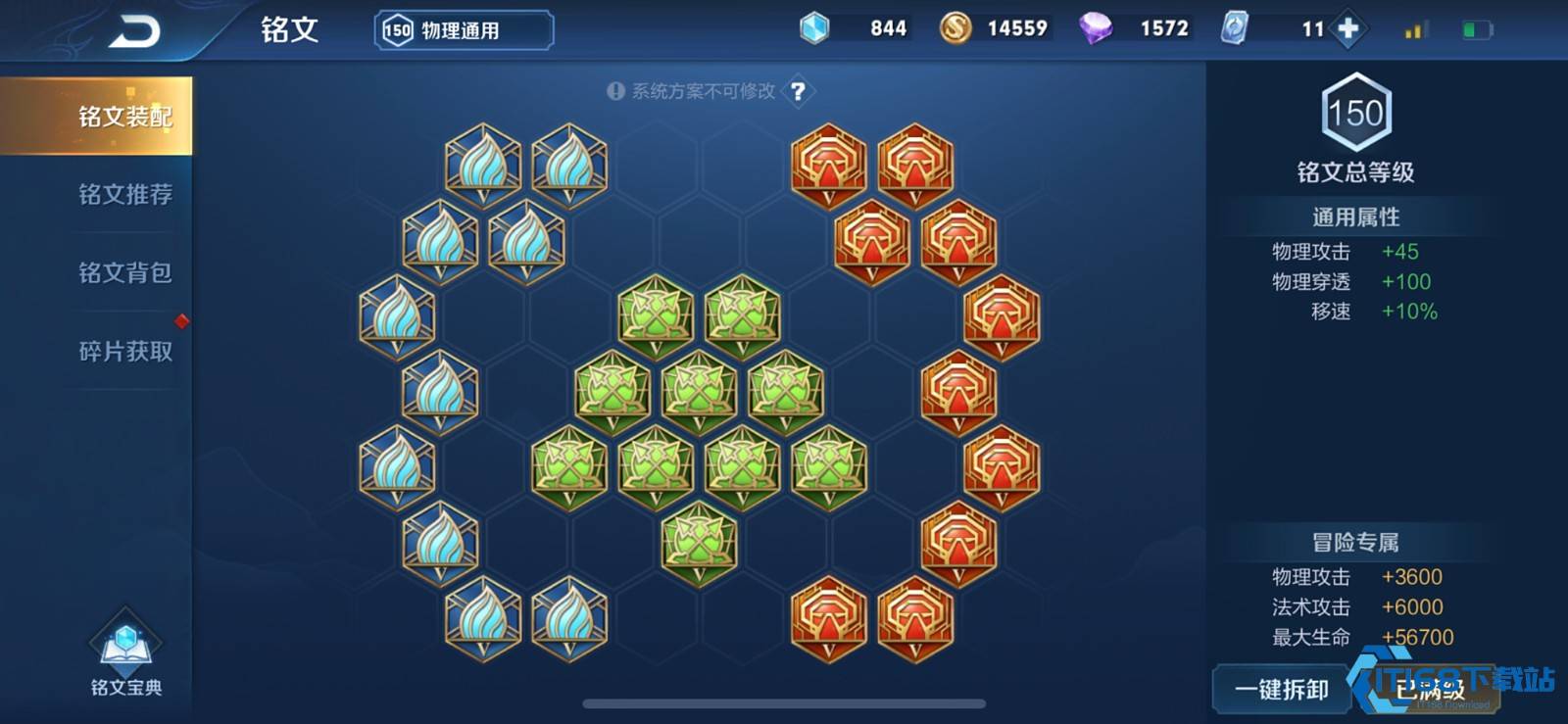The image size is (1568, 724).
Task: Switch to the 铭文推荐 tab
Action: tap(125, 196)
